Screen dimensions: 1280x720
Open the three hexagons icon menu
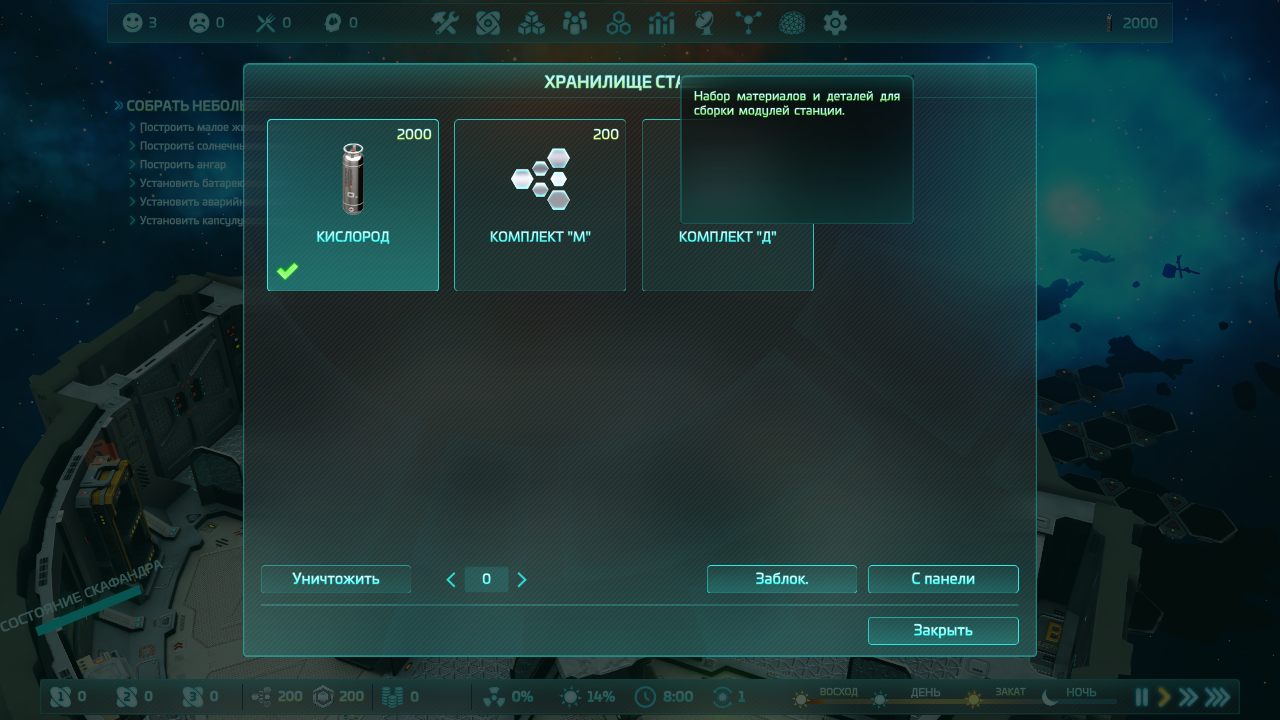click(619, 23)
